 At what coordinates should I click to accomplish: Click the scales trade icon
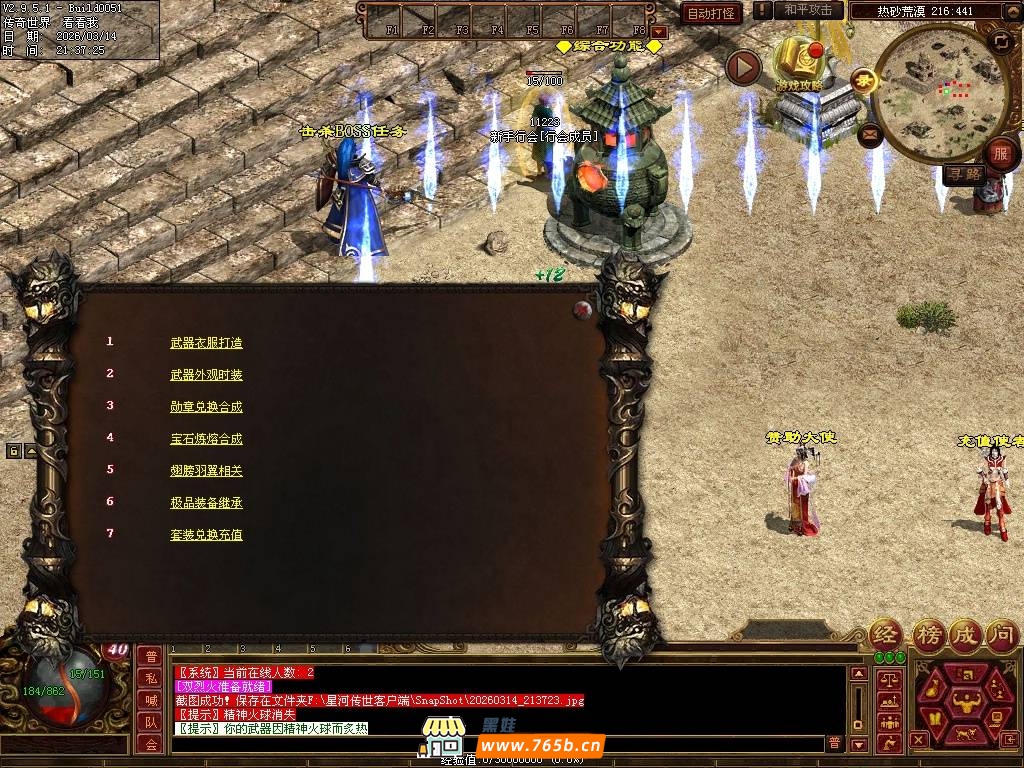[887, 679]
